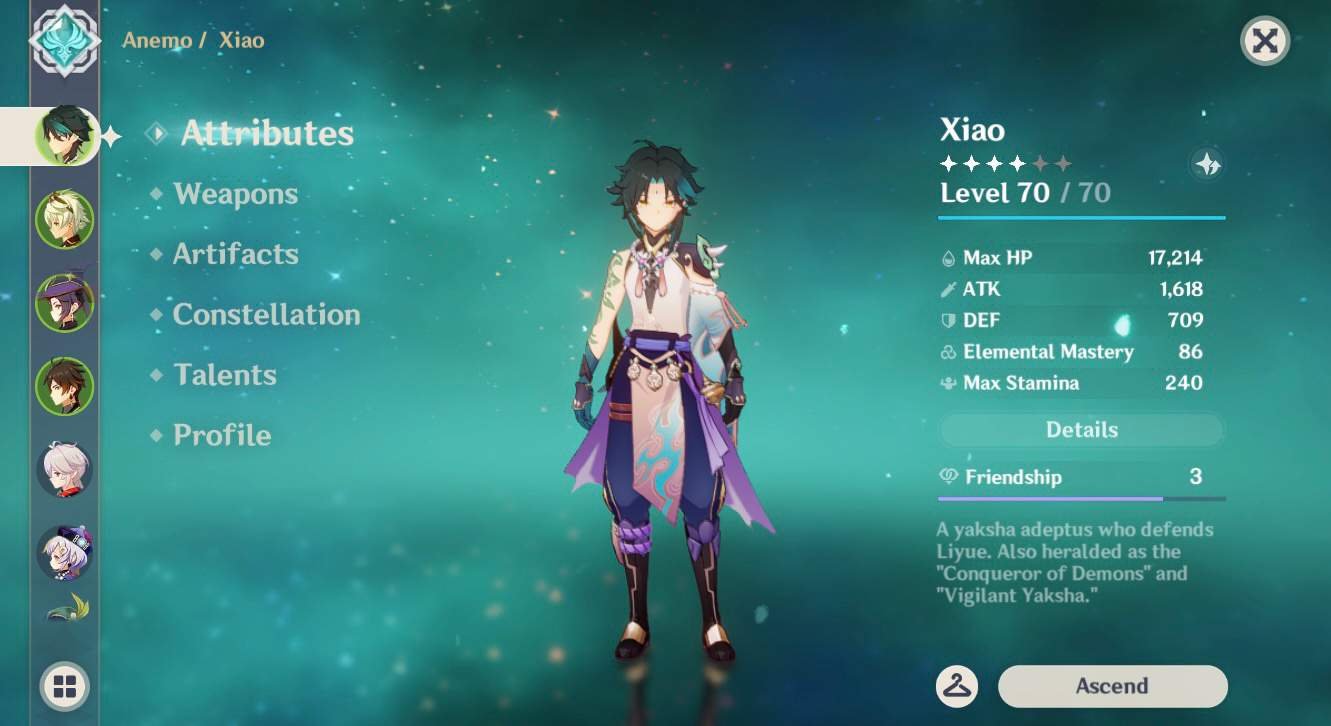Viewport: 1331px width, 726px height.
Task: Select Xiao's portrait in the character list
Action: pos(65,135)
